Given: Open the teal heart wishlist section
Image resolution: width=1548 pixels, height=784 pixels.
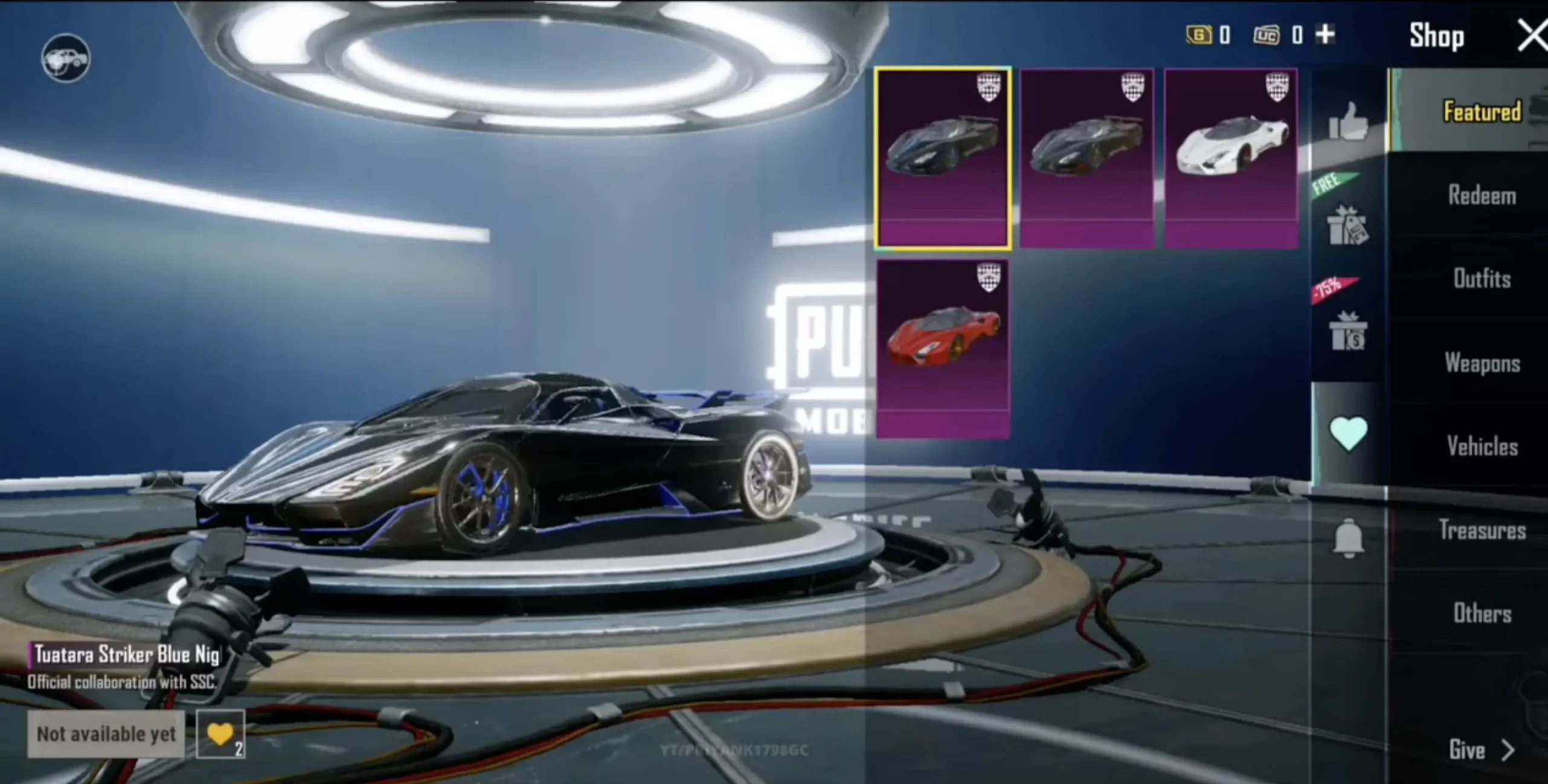Looking at the screenshot, I should point(1348,433).
